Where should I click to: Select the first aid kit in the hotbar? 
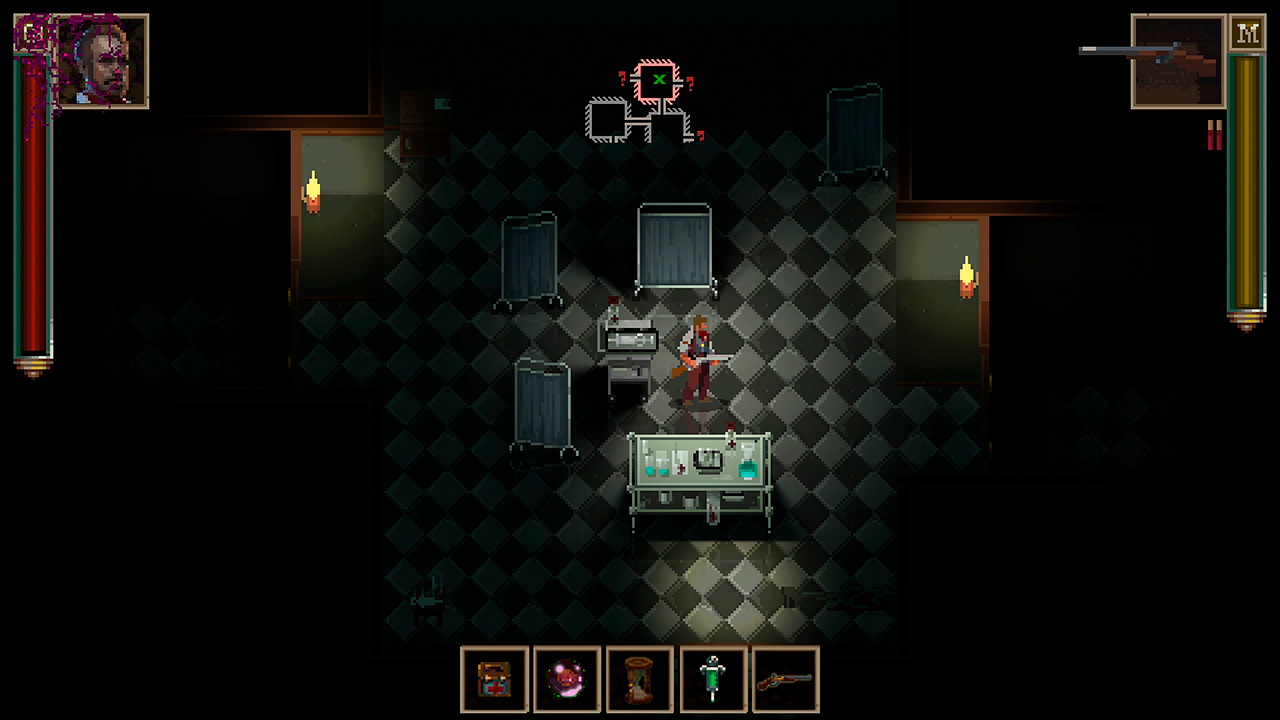pyautogui.click(x=494, y=681)
